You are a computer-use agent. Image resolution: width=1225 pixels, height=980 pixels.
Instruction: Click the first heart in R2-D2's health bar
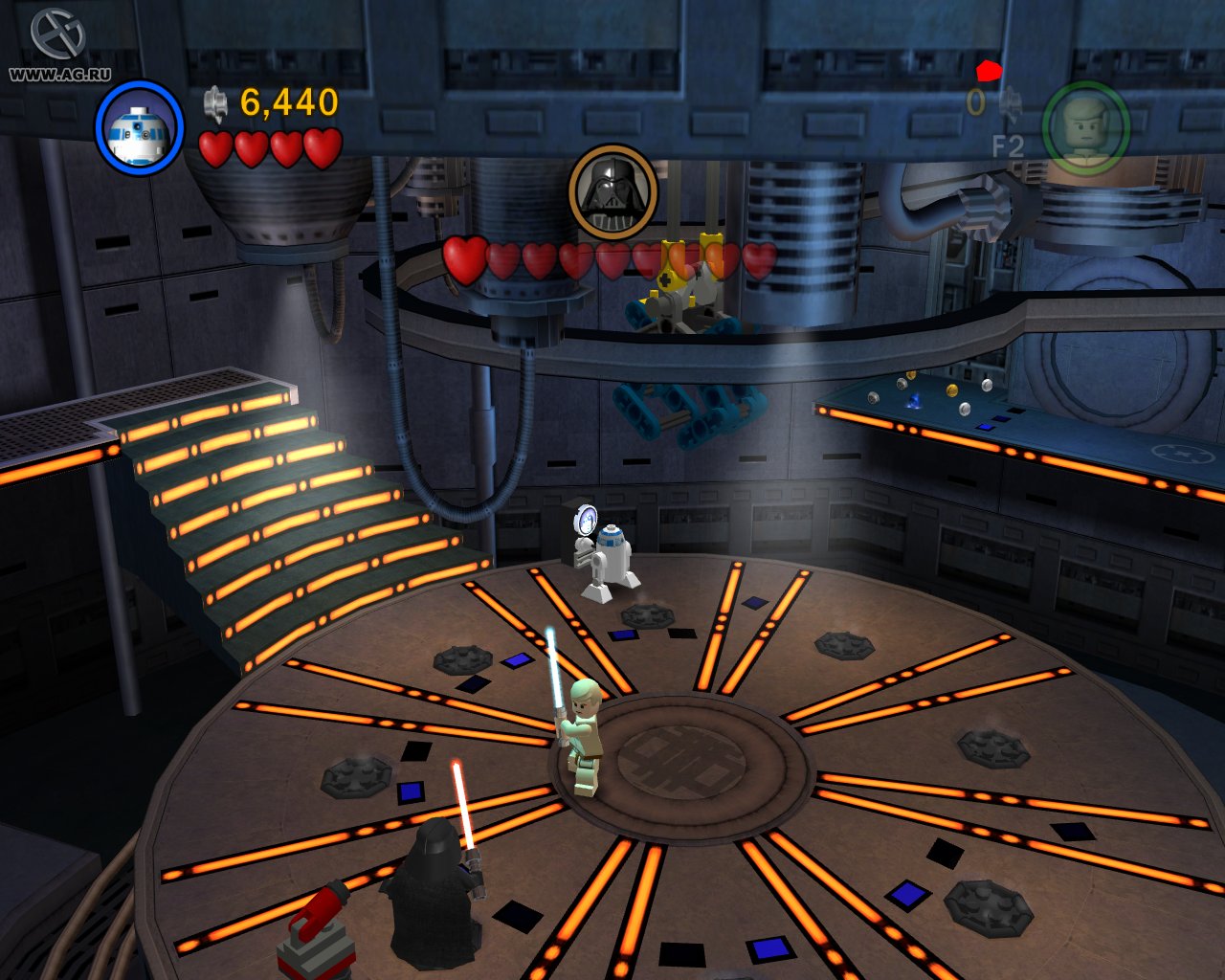pos(216,146)
